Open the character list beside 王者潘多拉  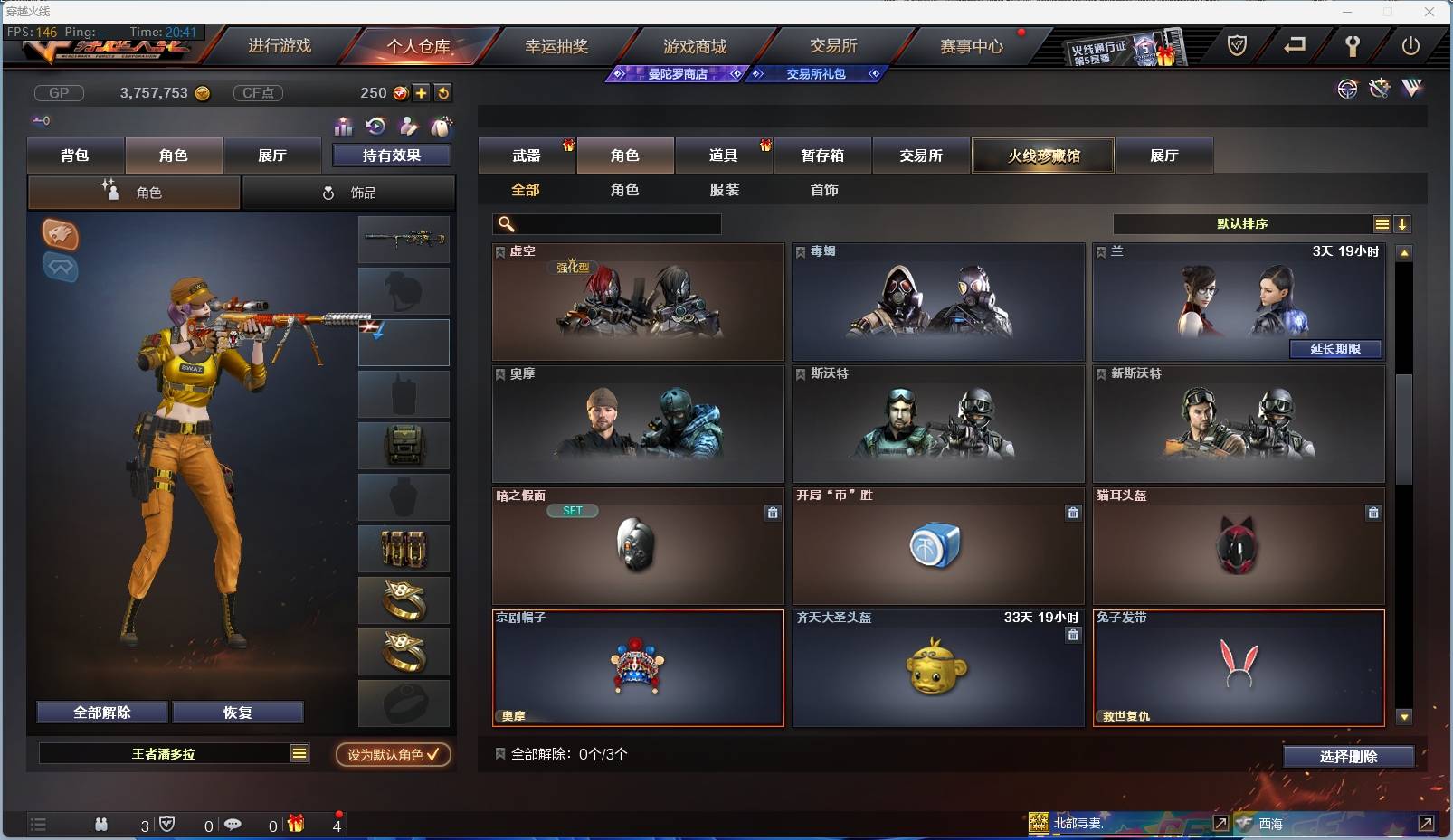299,753
